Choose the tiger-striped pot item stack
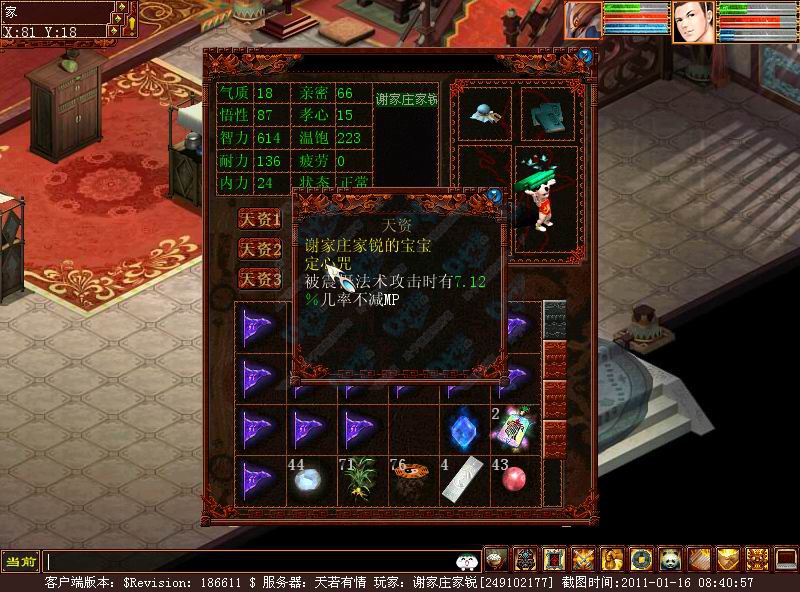 coord(411,481)
